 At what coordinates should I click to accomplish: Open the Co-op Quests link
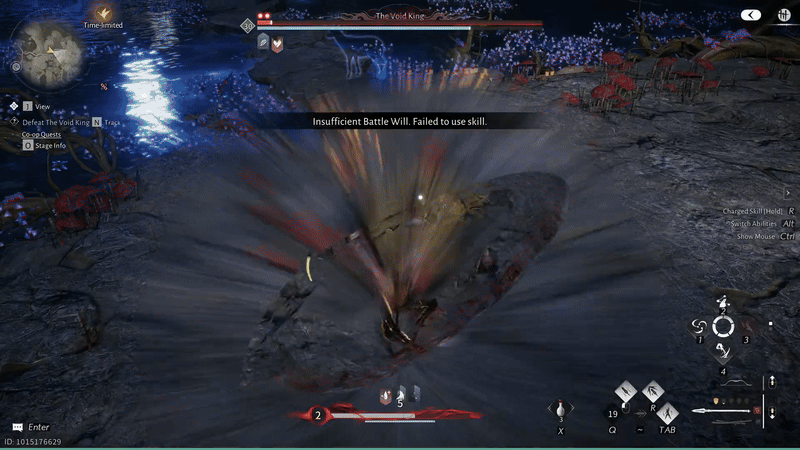[44, 133]
